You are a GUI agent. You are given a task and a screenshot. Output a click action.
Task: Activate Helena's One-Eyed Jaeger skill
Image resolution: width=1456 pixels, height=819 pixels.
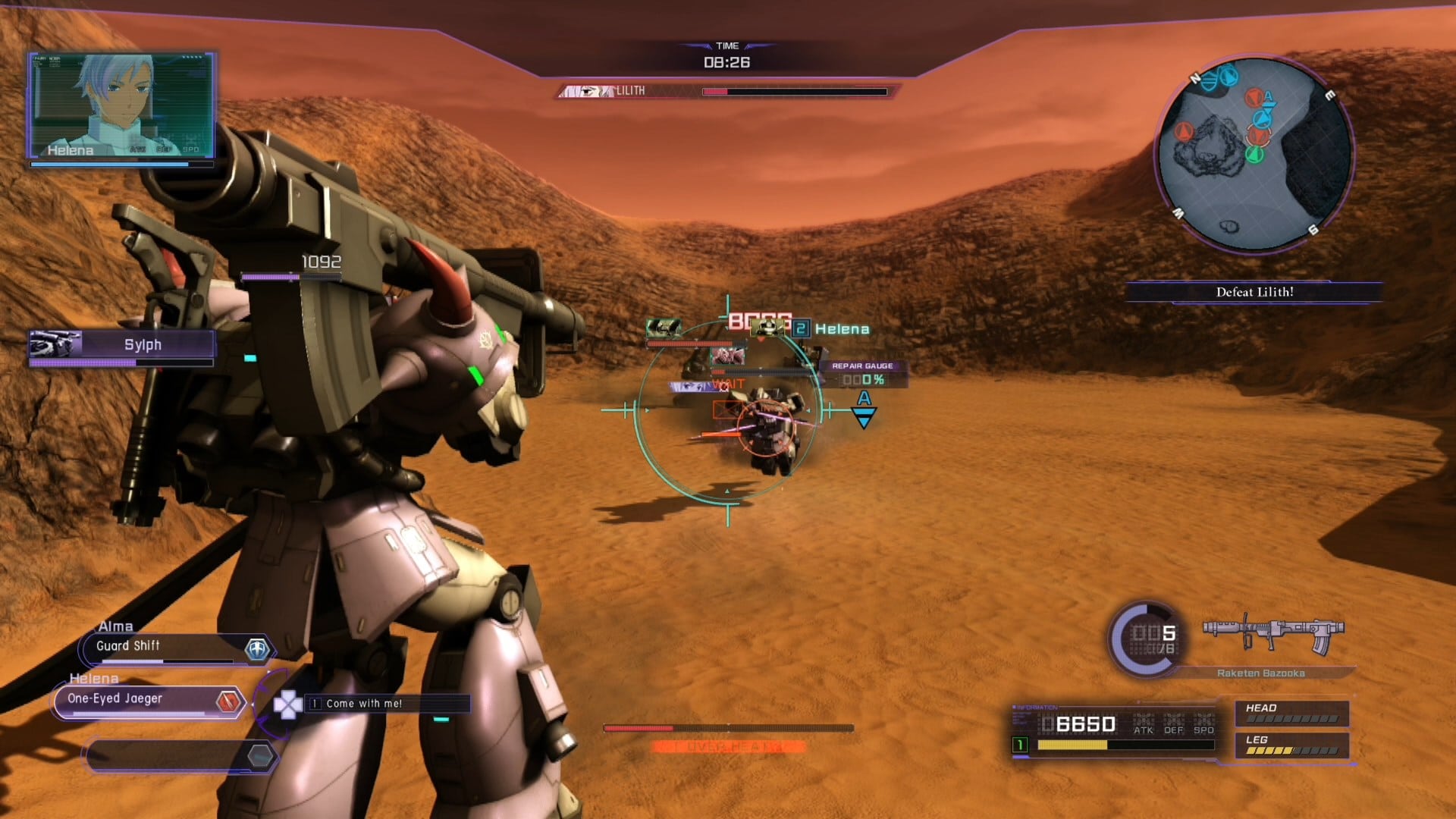148,701
